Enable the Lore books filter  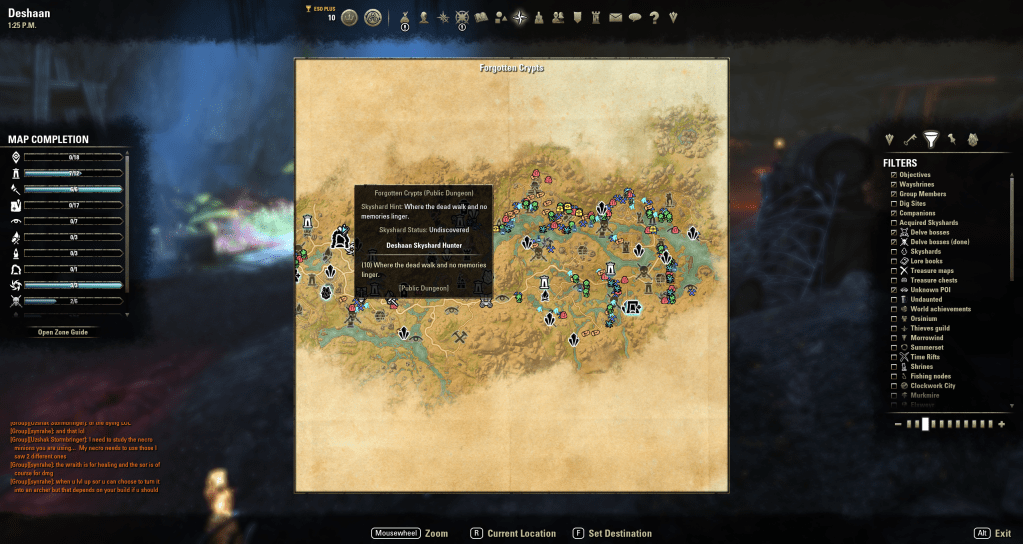click(894, 261)
